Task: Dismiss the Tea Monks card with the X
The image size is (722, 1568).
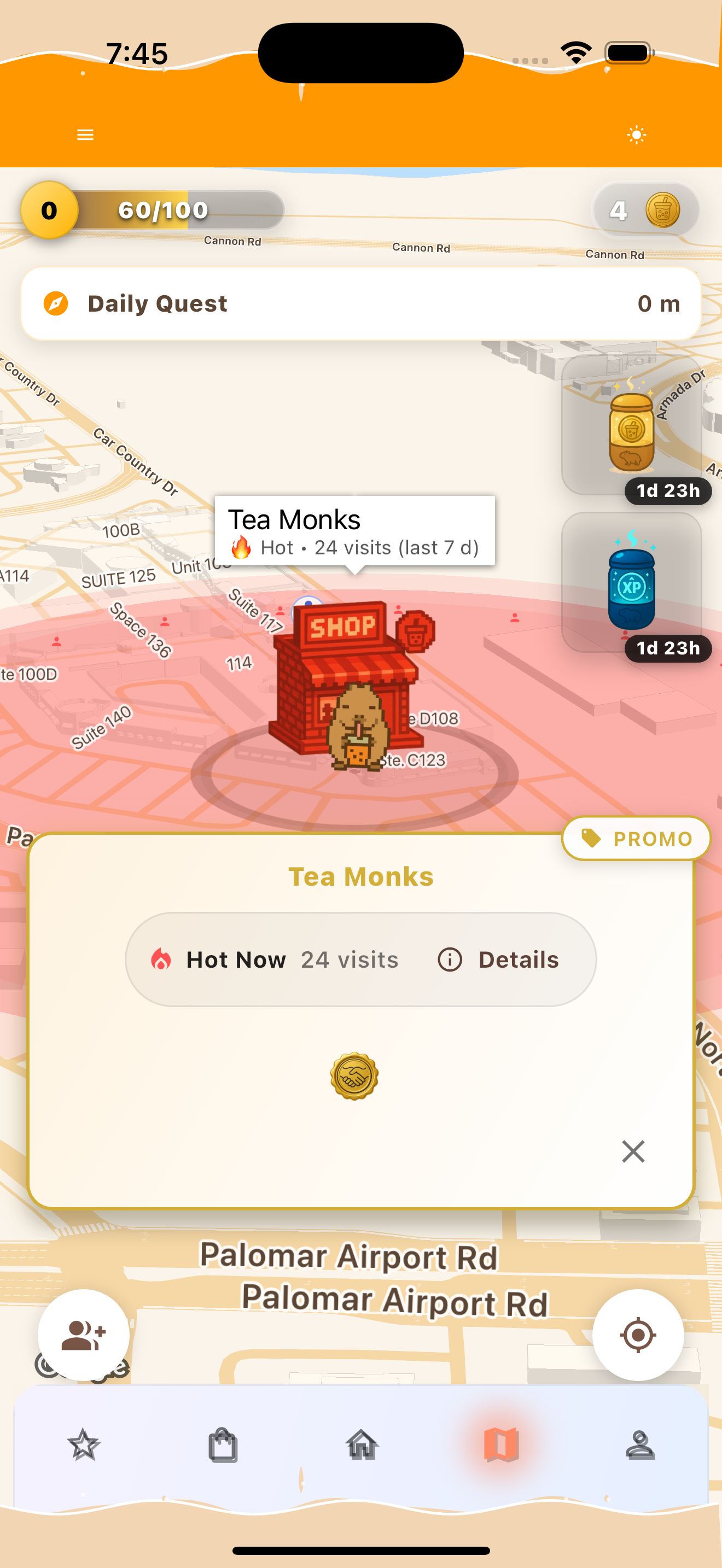Action: point(632,1151)
